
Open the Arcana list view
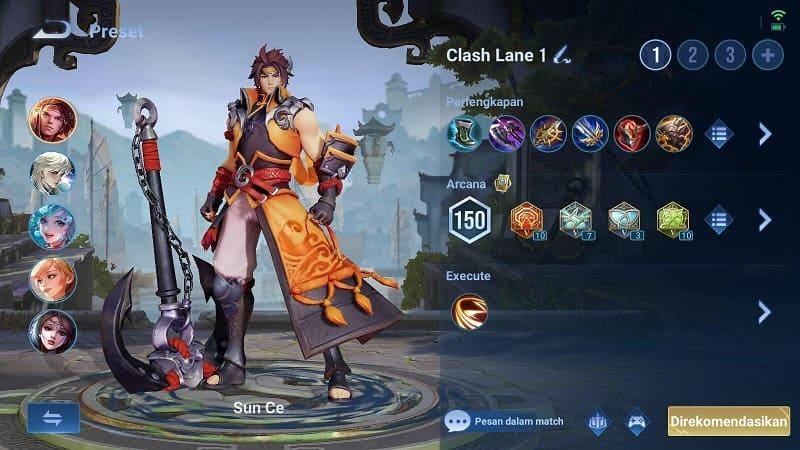coord(718,220)
